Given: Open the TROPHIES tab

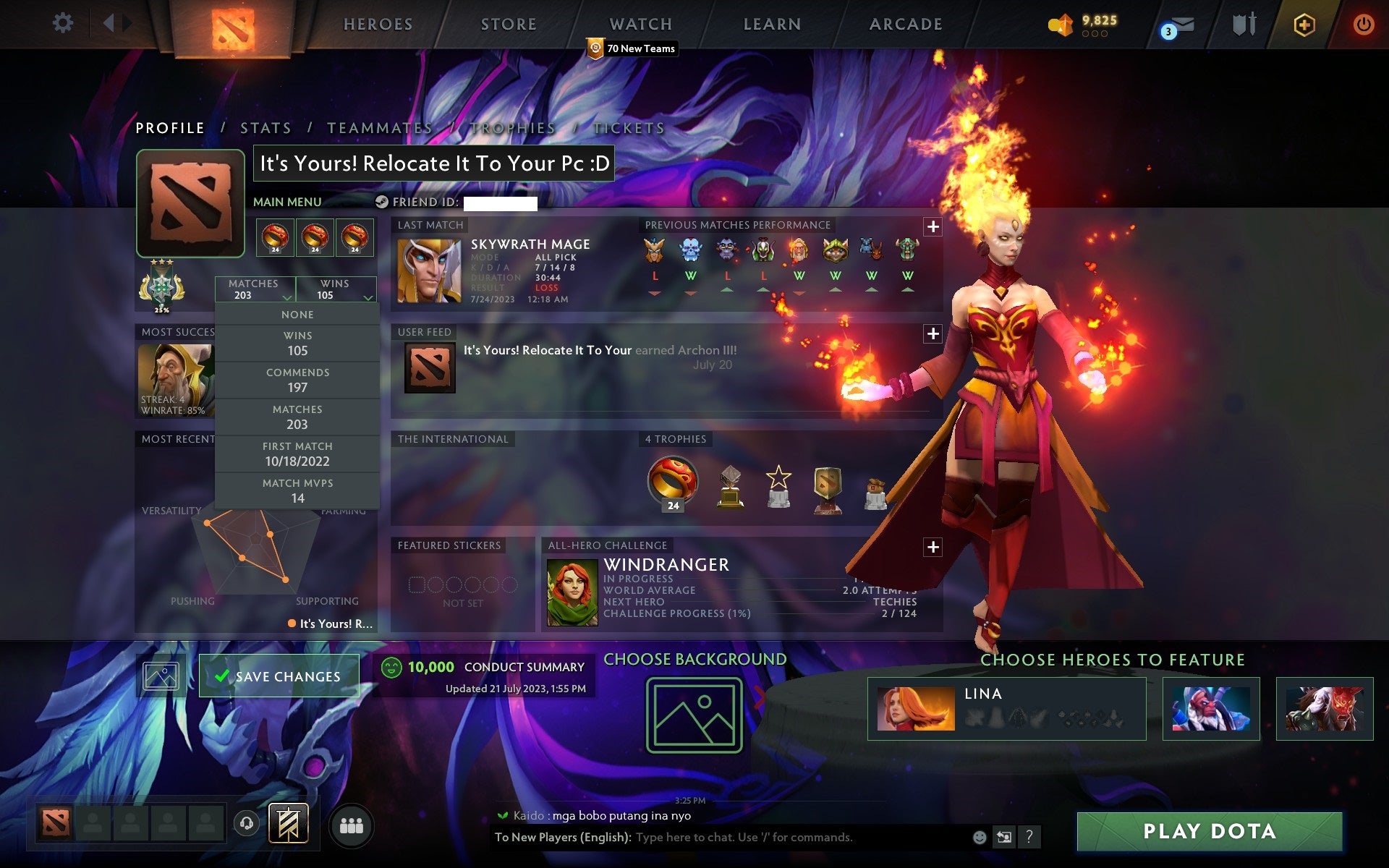Looking at the screenshot, I should pyautogui.click(x=512, y=127).
